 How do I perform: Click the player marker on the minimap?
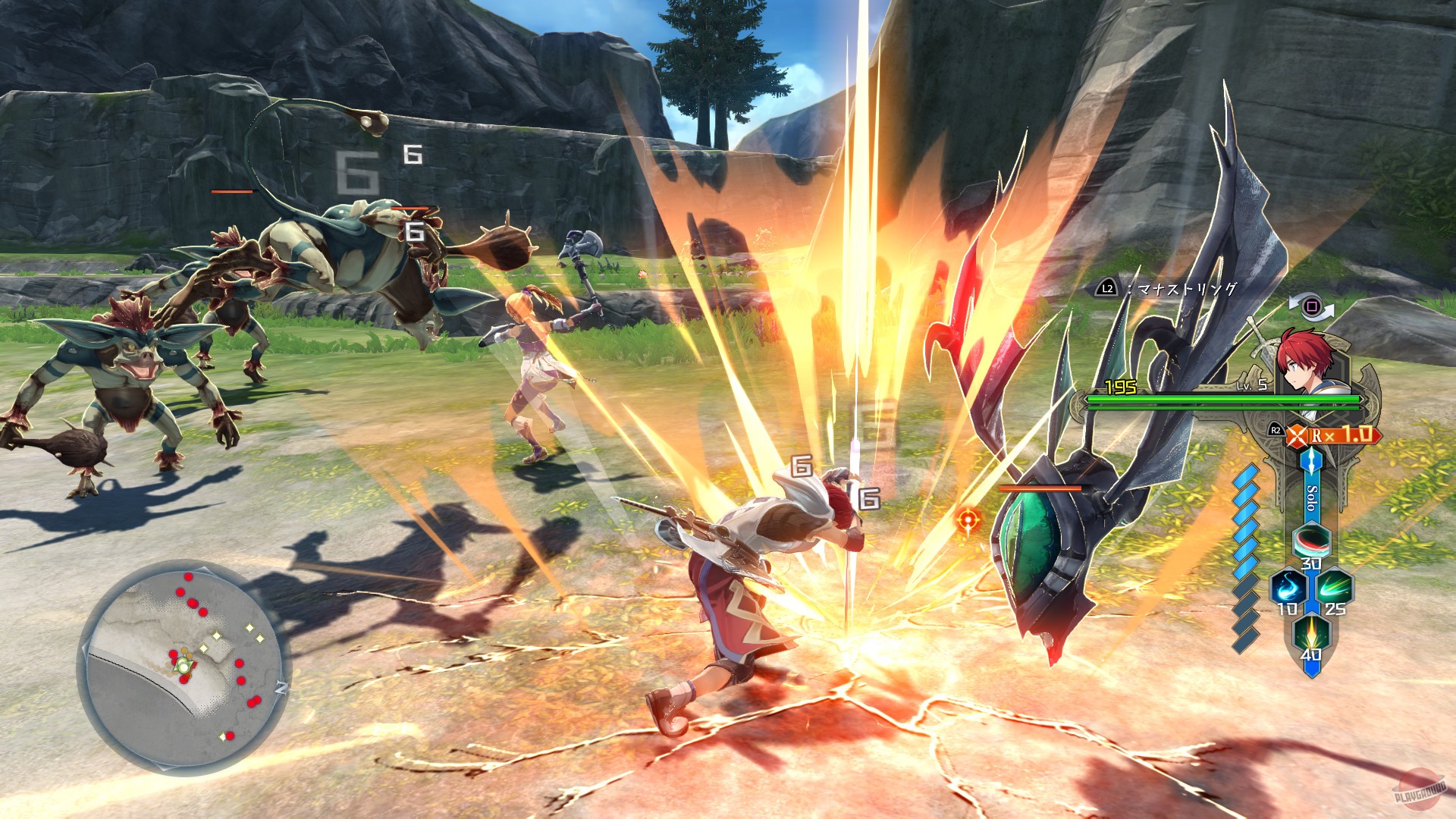(x=183, y=666)
